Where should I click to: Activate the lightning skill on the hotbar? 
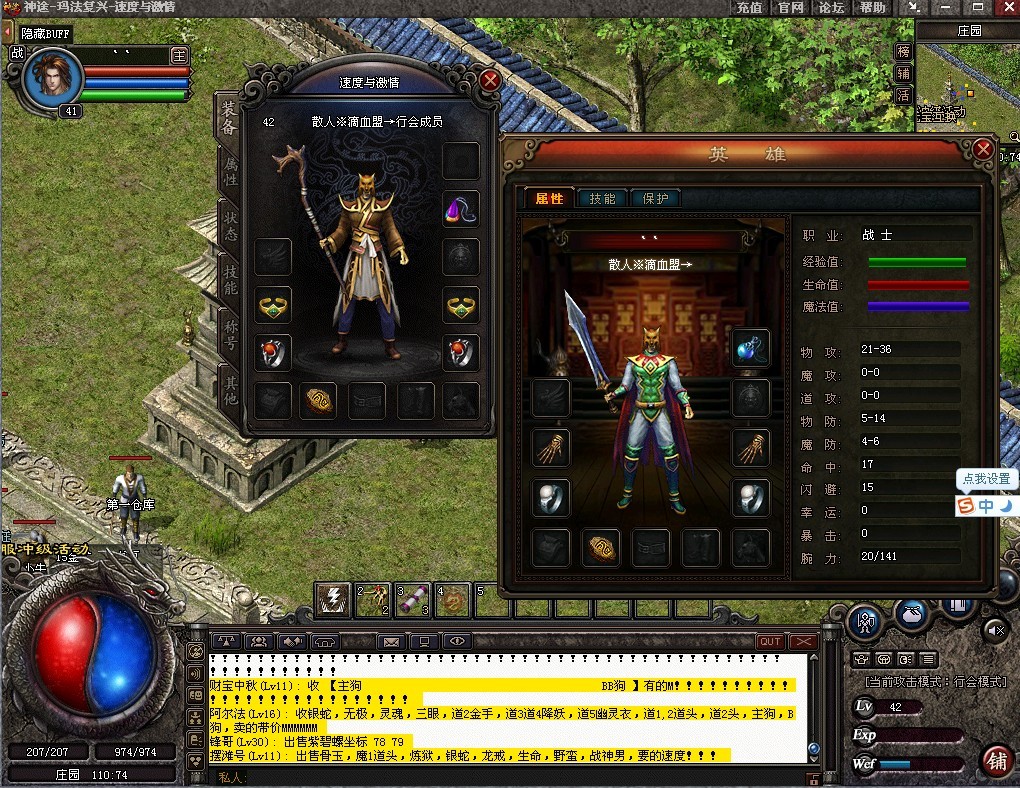[x=332, y=599]
